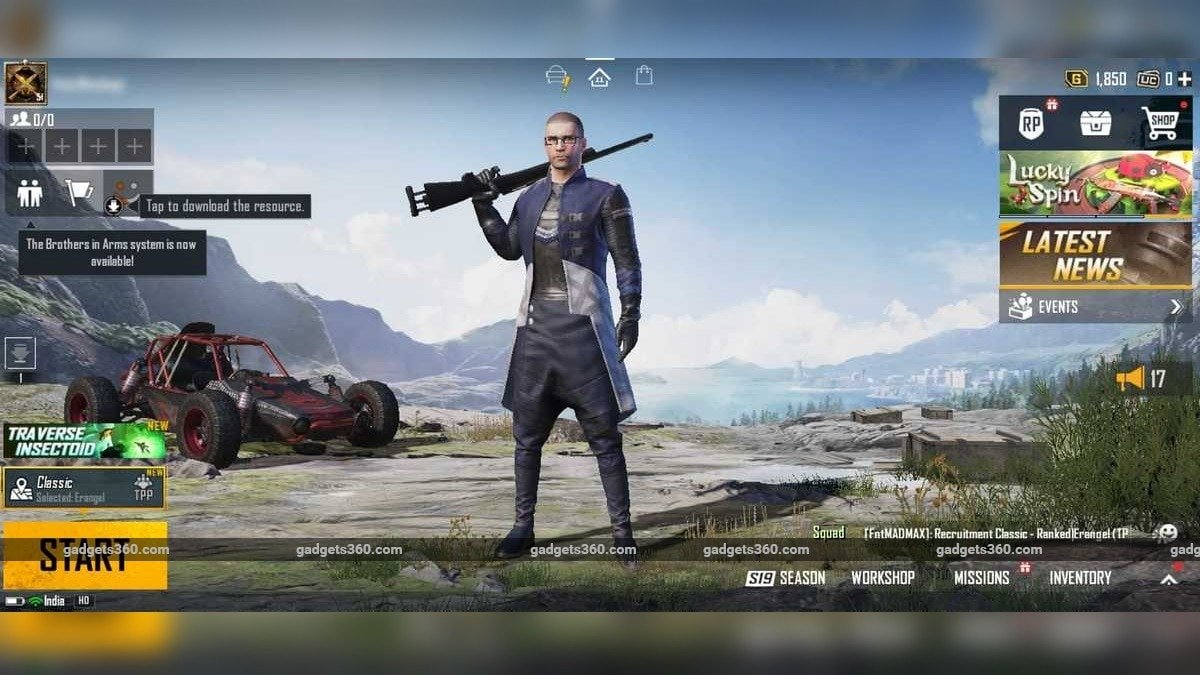Open the RP Royale Pass icon

pos(1031,124)
